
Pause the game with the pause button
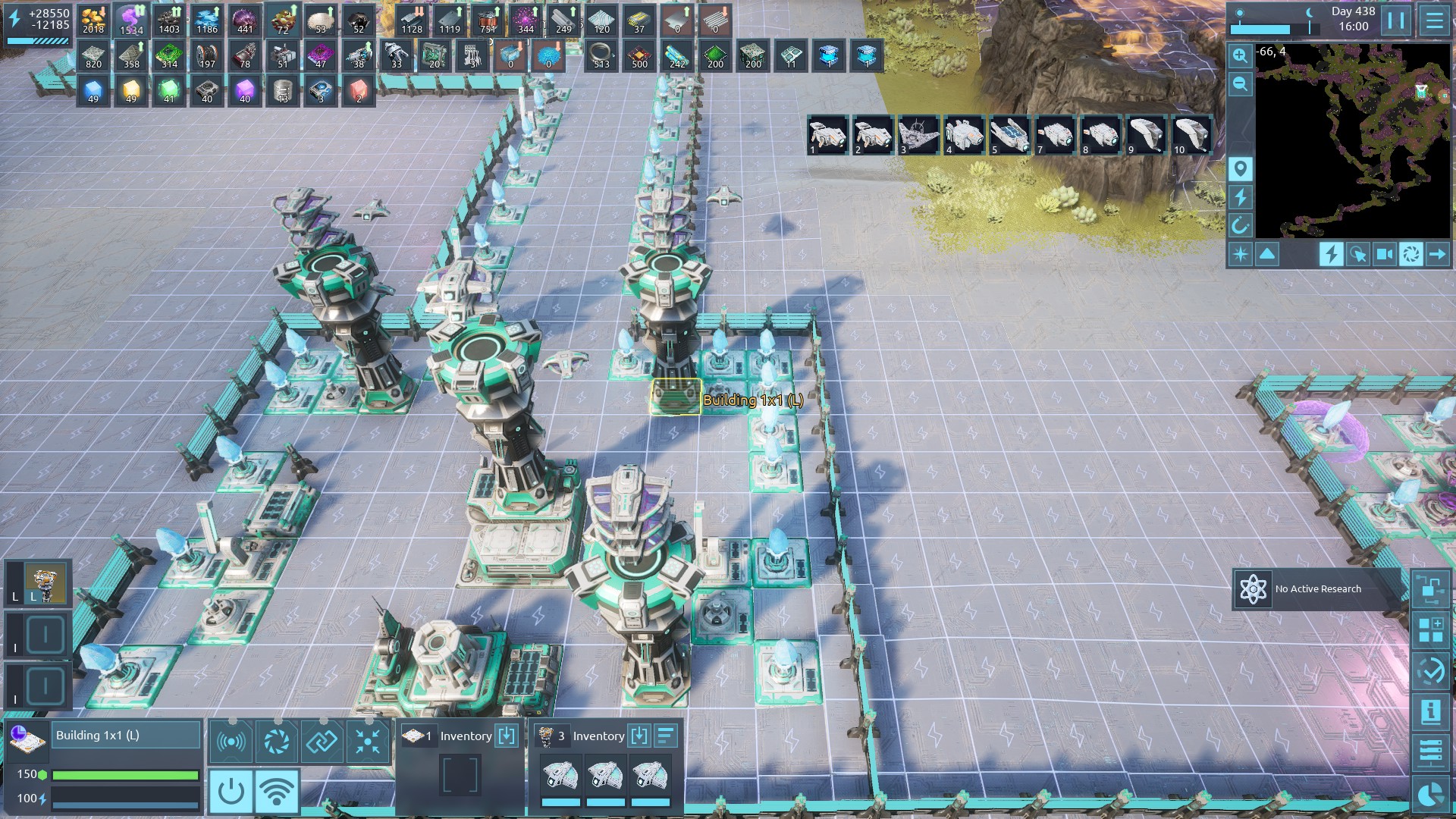1396,20
